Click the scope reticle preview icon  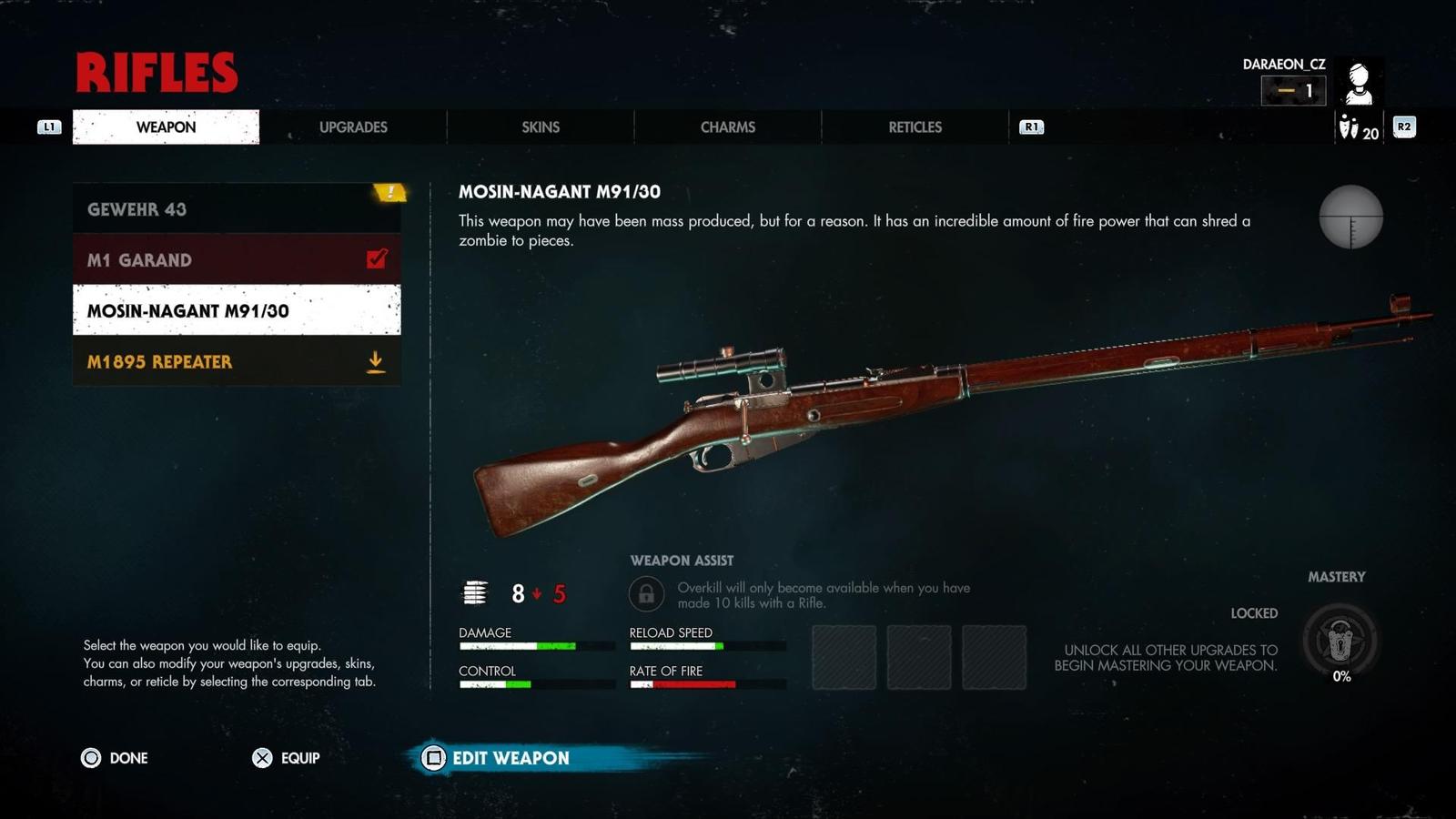[1351, 217]
